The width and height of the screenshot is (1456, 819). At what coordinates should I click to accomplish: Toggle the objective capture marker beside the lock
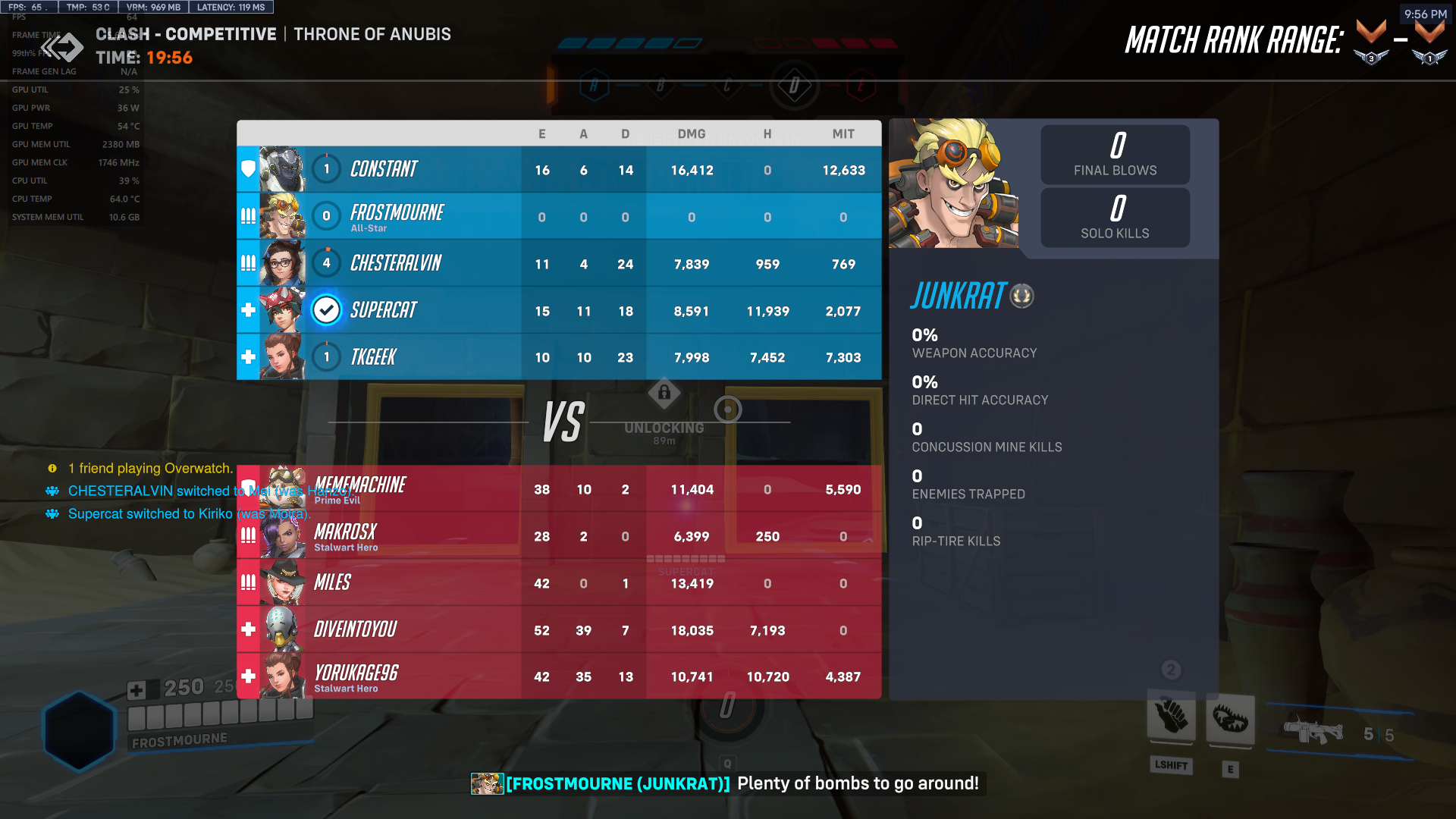[x=728, y=409]
